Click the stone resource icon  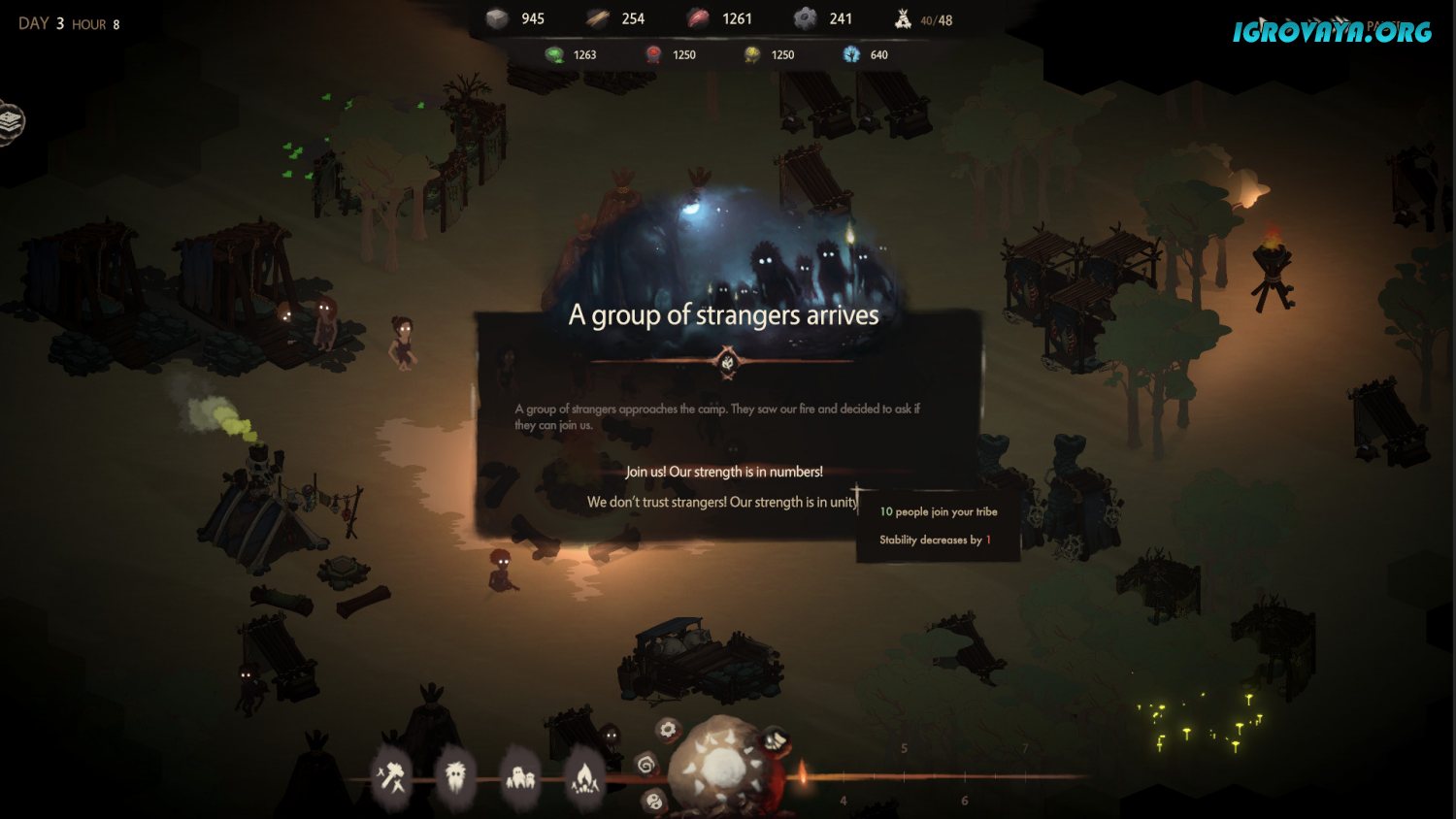point(497,18)
